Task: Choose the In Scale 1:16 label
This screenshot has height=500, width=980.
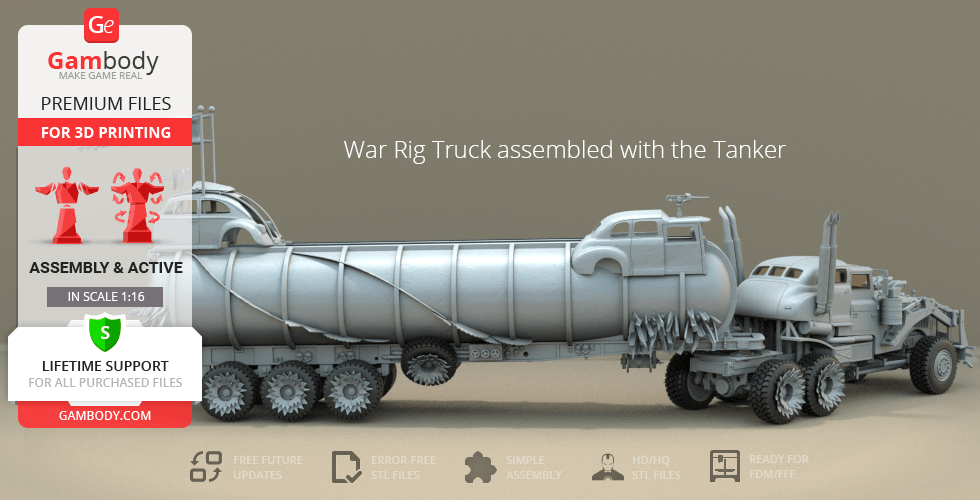Action: (105, 297)
